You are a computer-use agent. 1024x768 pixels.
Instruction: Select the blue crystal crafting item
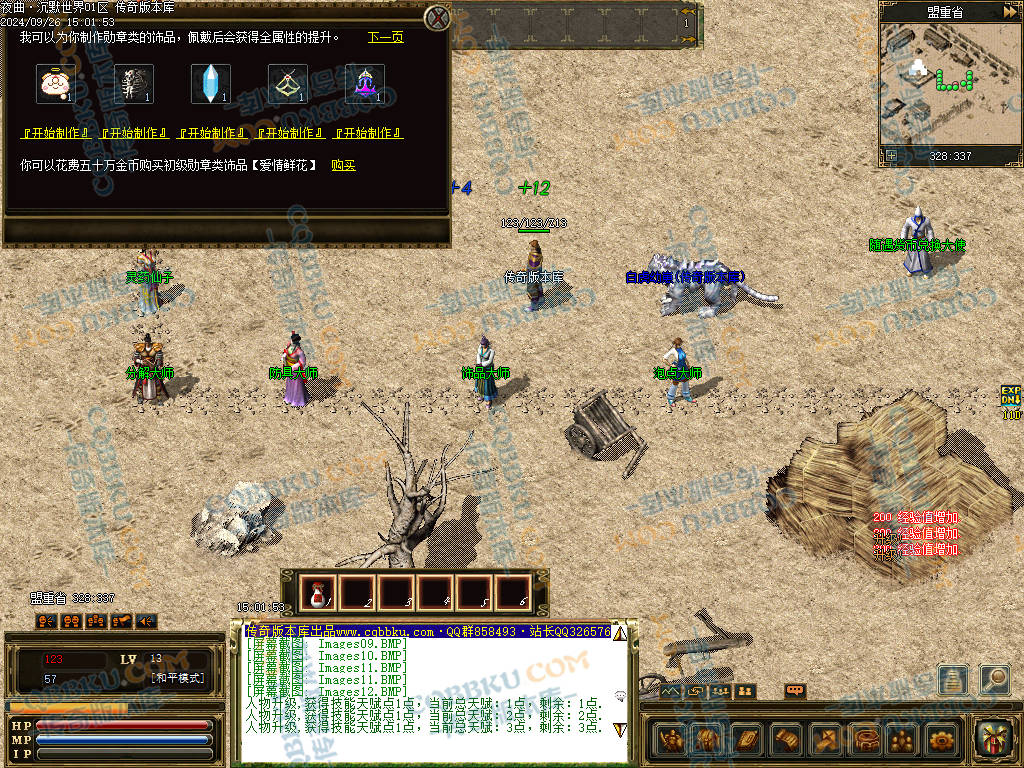[211, 84]
